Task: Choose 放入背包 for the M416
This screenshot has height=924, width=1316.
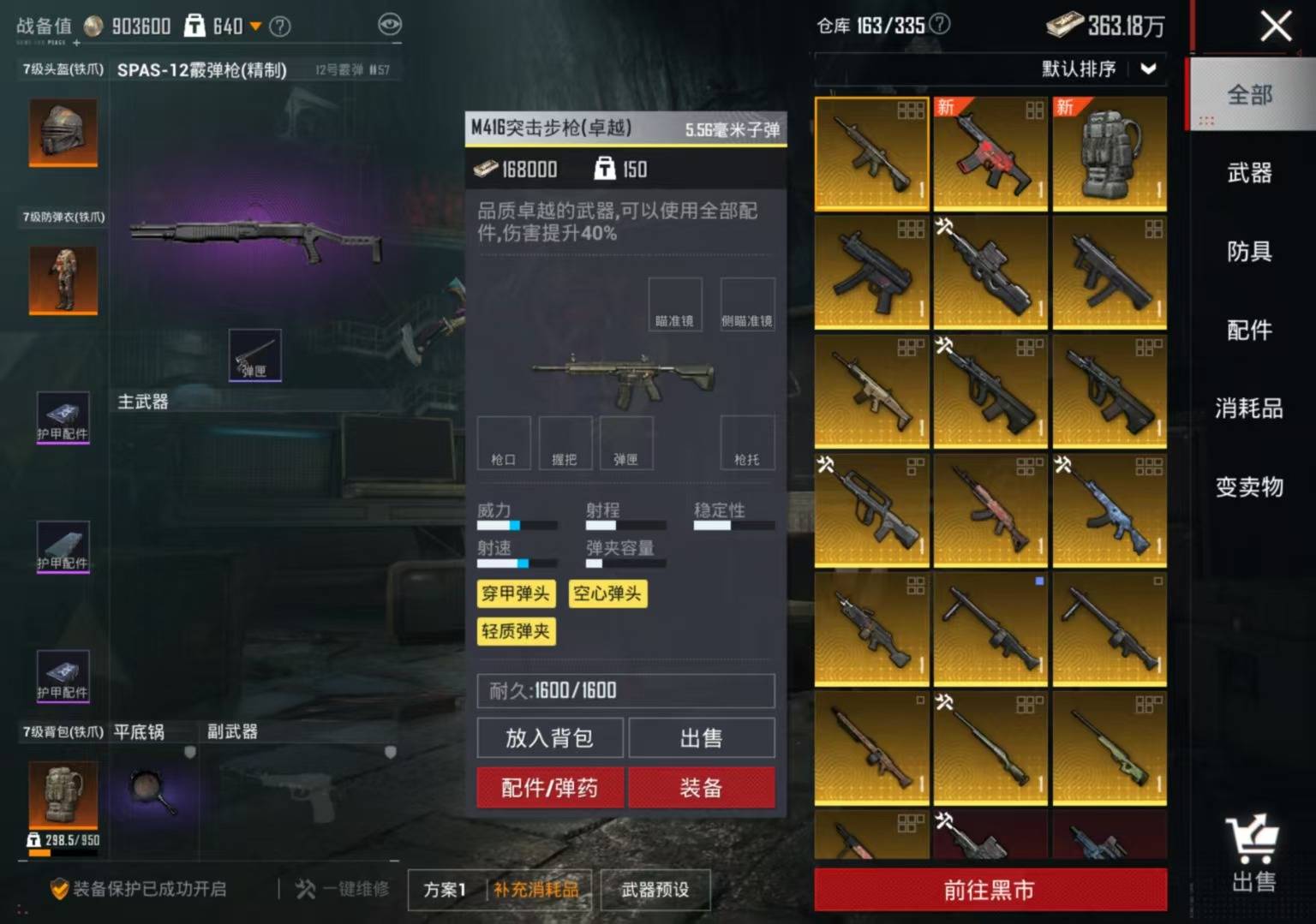Action: click(550, 738)
